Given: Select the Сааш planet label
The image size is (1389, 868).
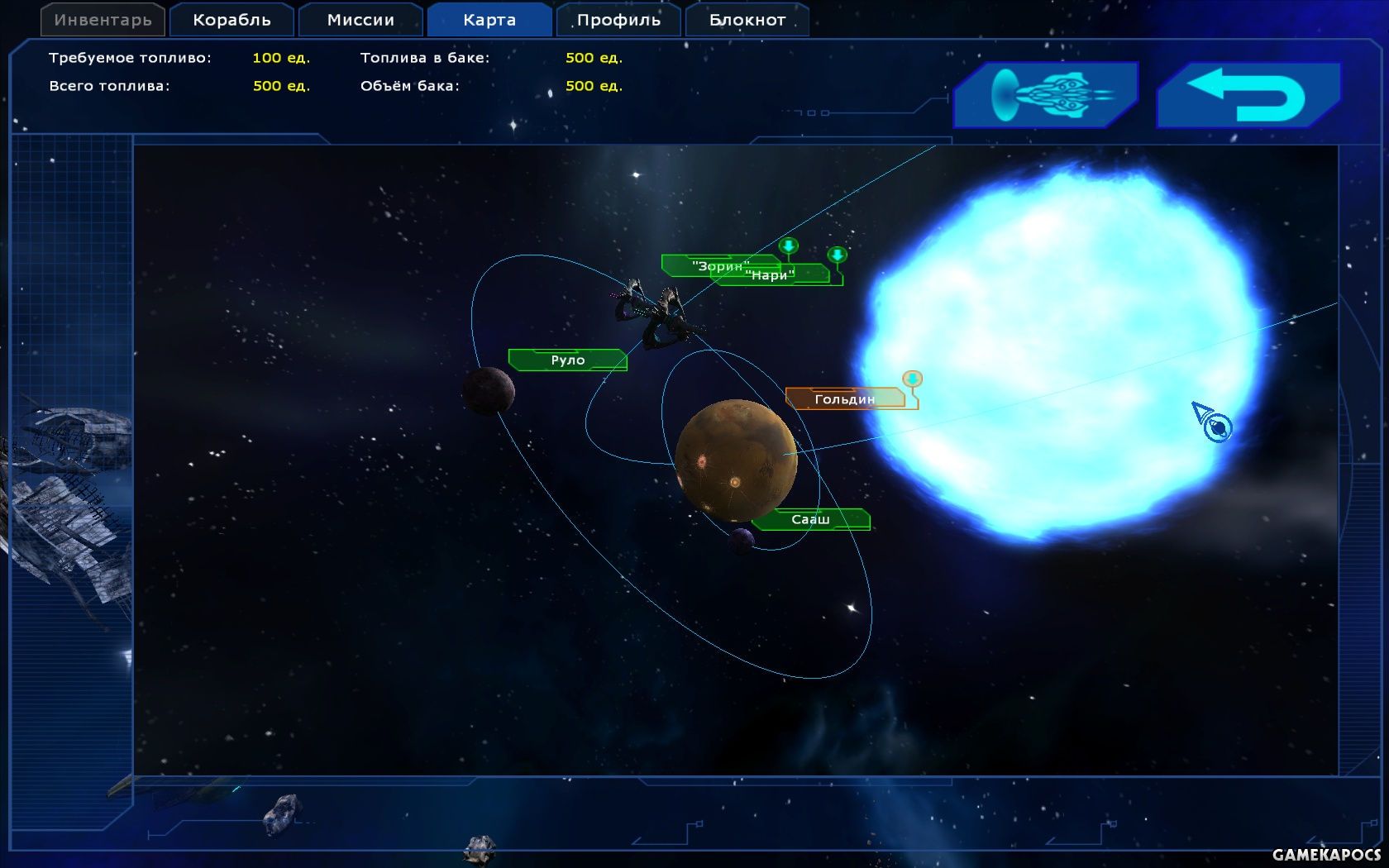Looking at the screenshot, I should [x=810, y=520].
